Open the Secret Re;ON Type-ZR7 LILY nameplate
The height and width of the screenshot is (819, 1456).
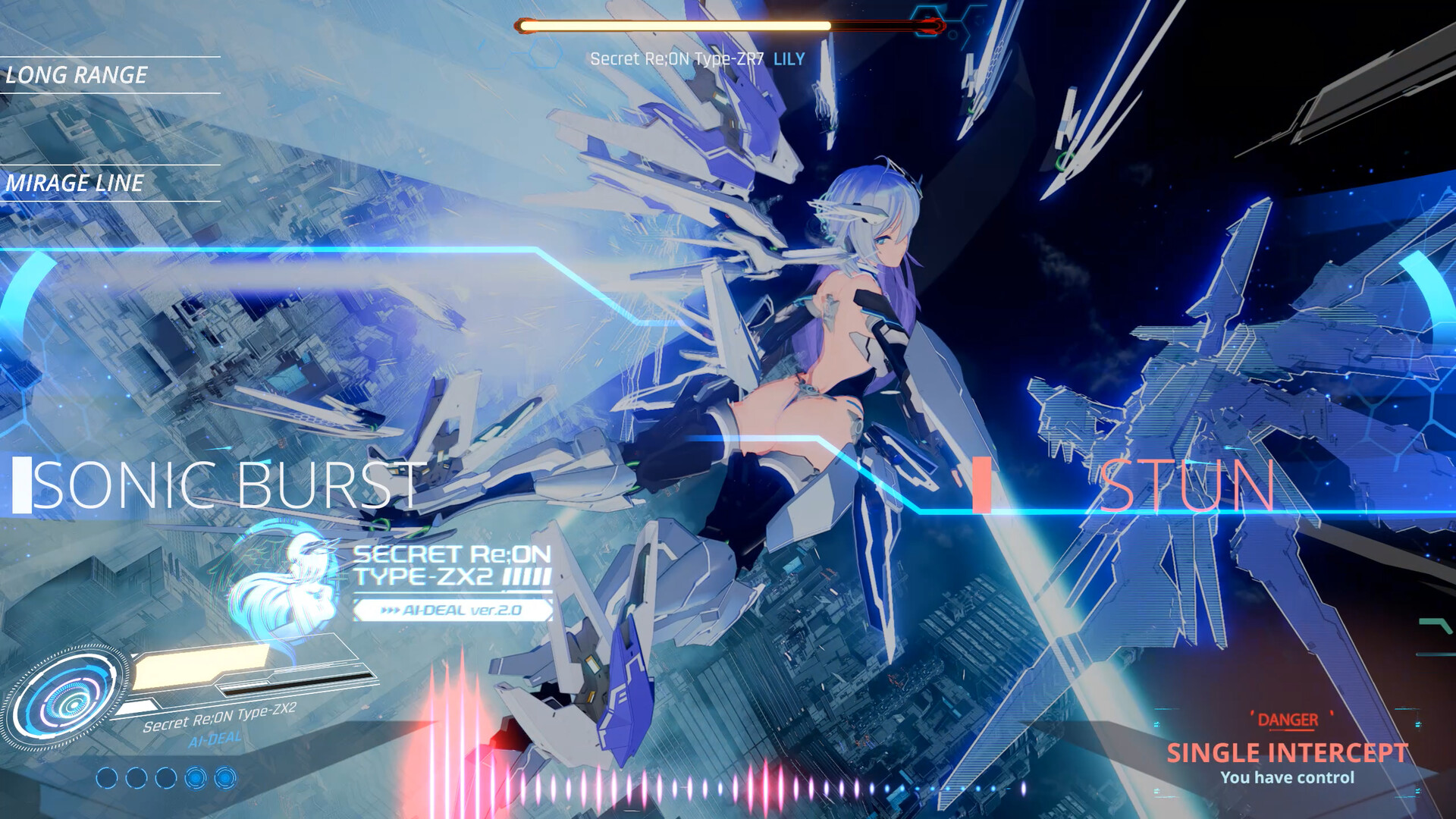pyautogui.click(x=695, y=57)
